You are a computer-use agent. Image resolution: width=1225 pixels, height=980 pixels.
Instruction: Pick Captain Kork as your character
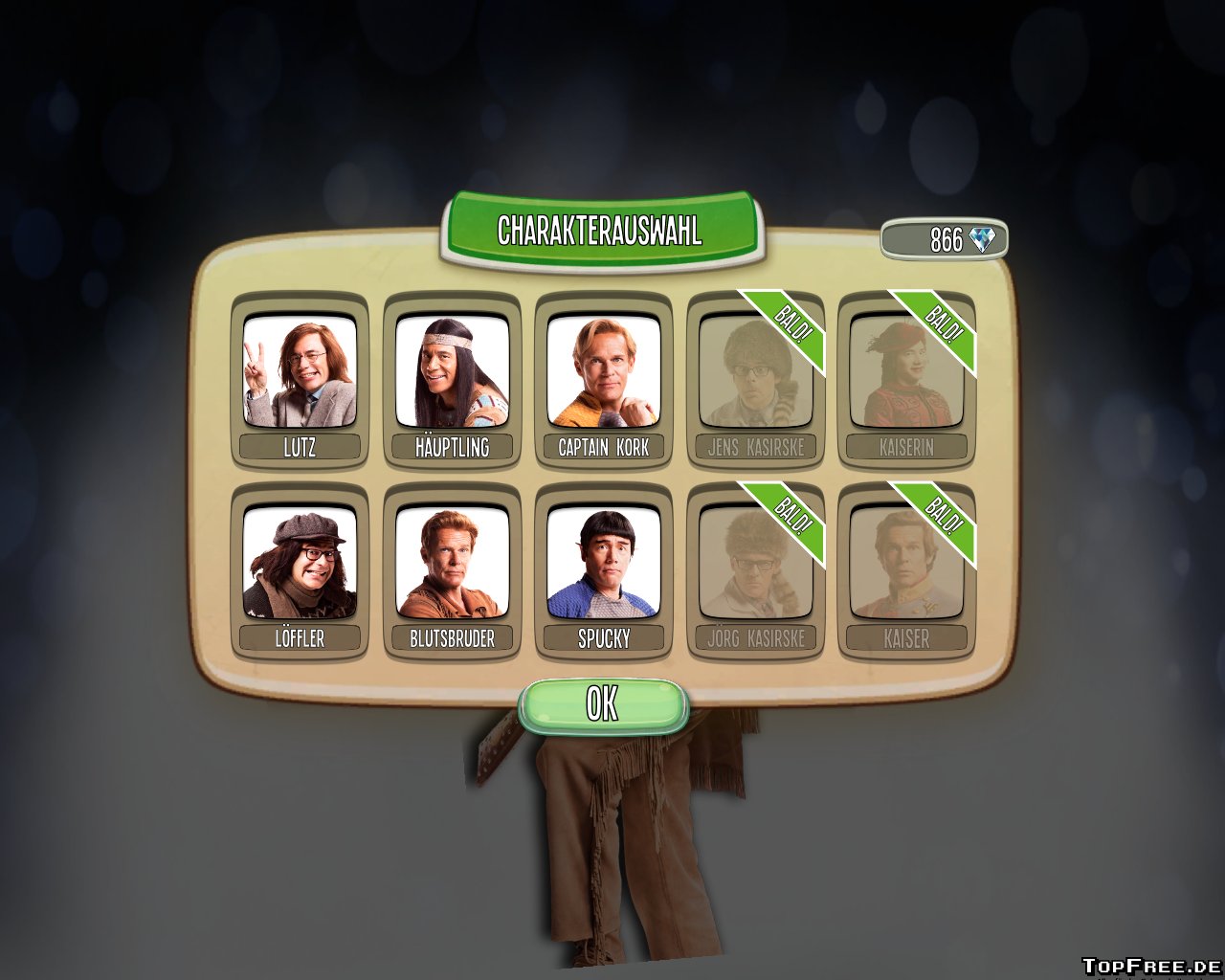(603, 371)
